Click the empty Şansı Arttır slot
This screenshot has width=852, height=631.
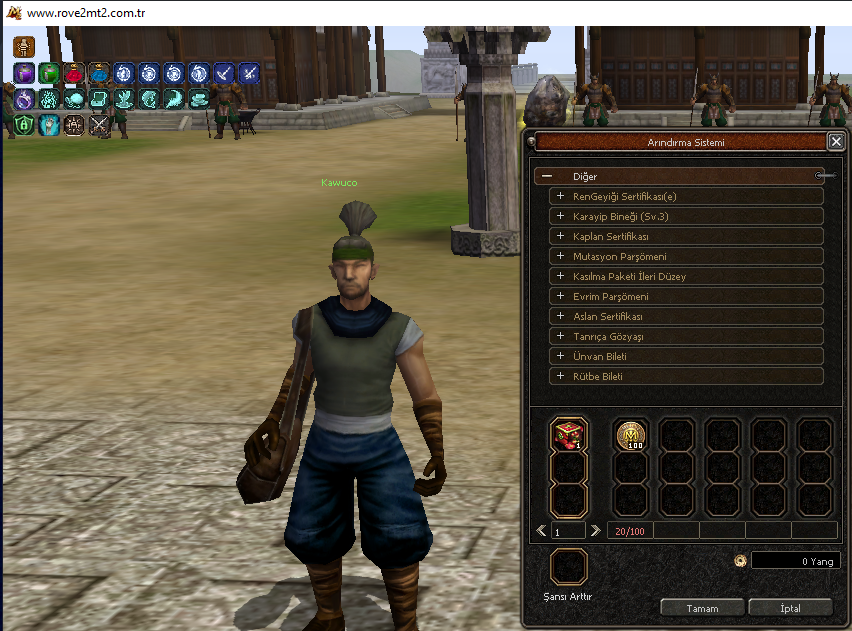(x=569, y=567)
